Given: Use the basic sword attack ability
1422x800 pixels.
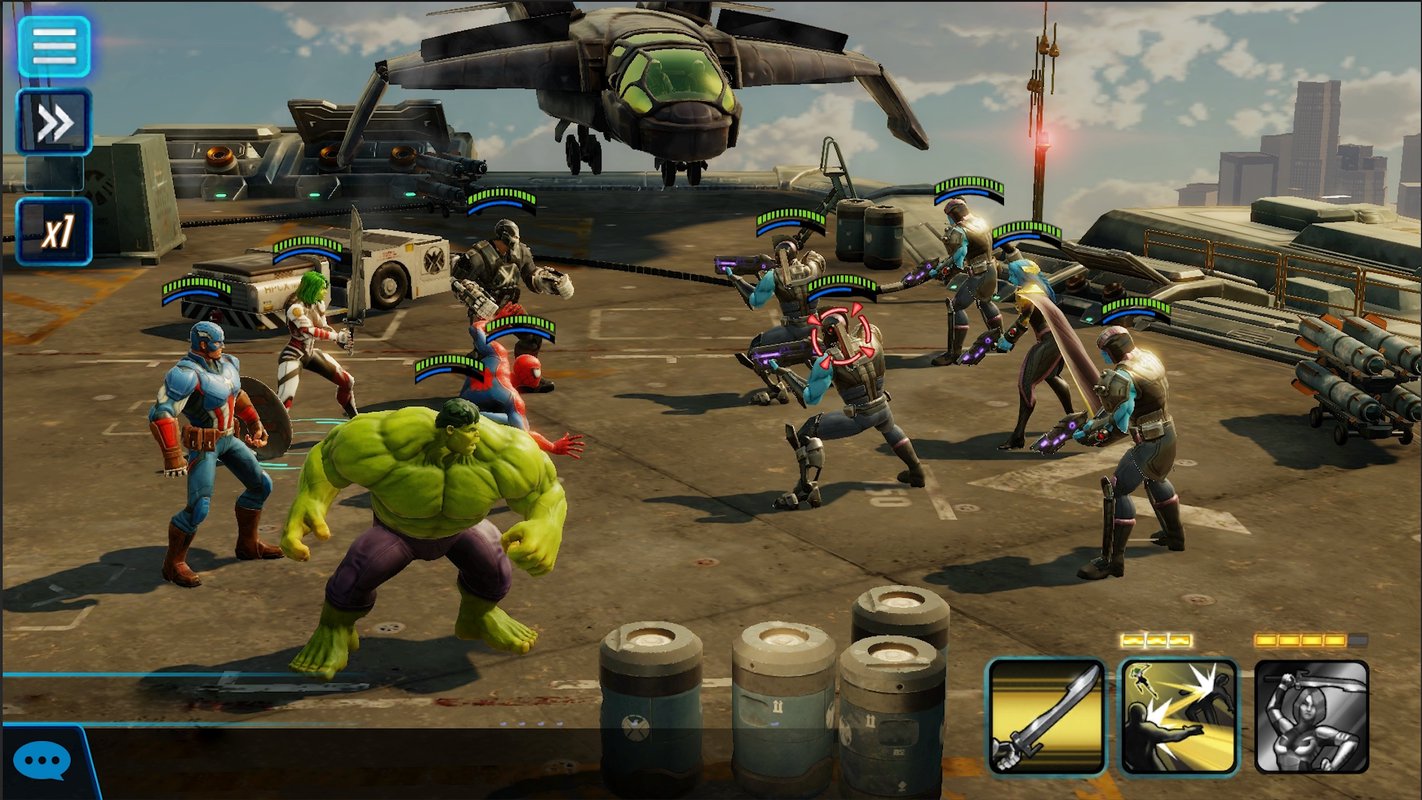Looking at the screenshot, I should (1046, 716).
